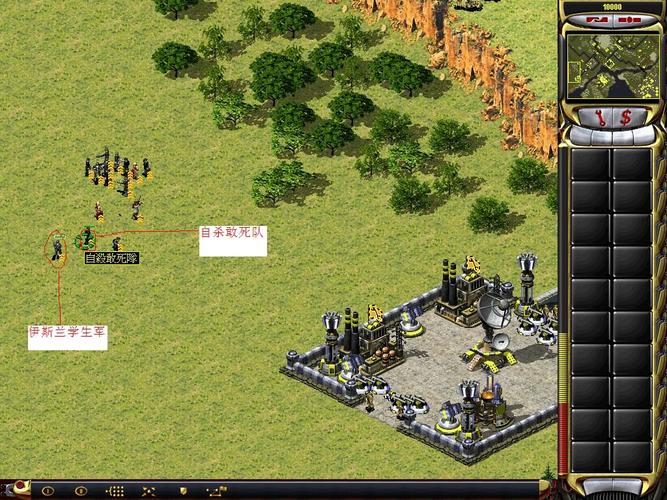Activate the dollar-sign sell button
667x500 pixels.
pos(626,117)
